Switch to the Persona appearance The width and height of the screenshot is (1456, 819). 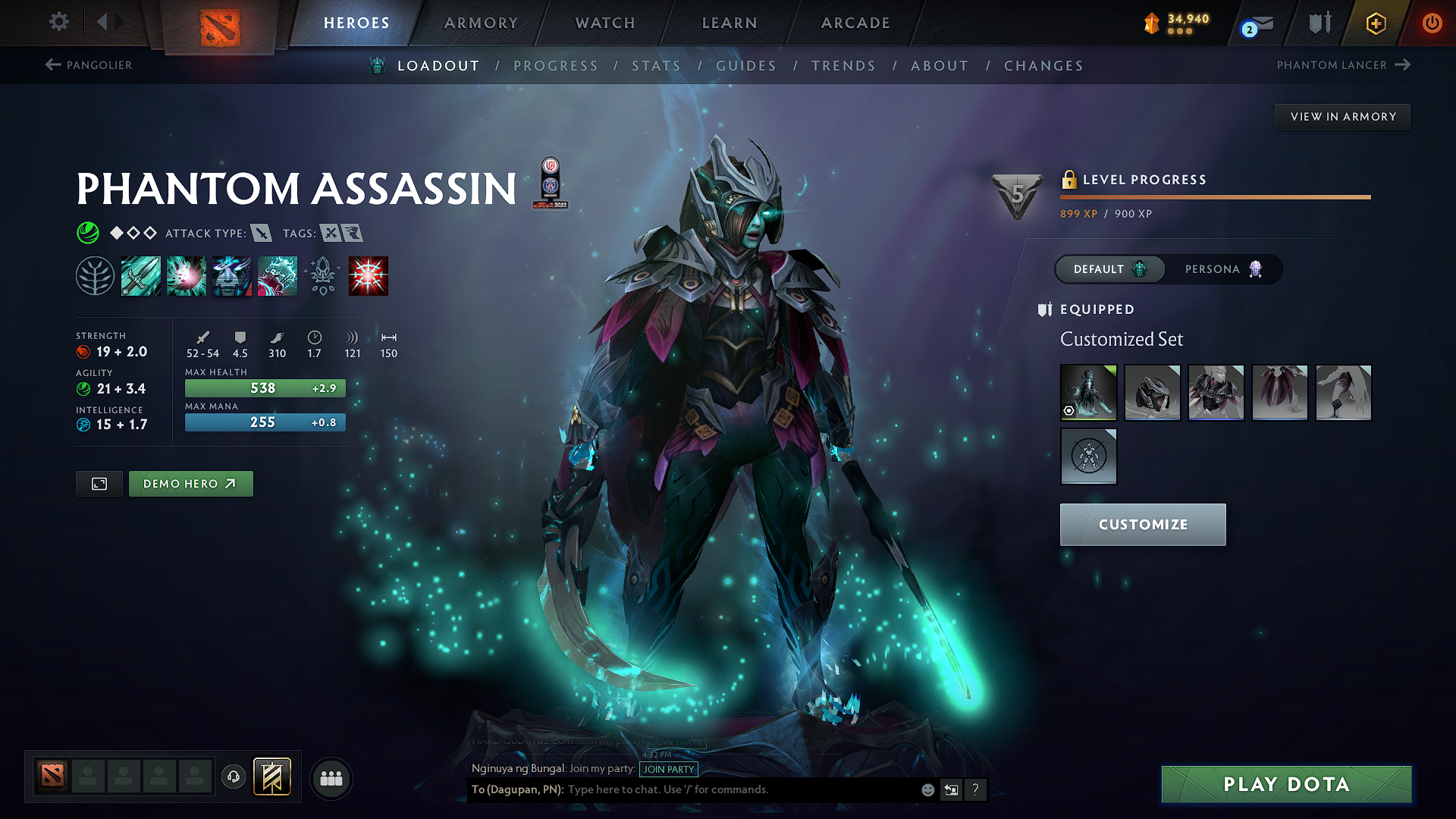click(x=1222, y=268)
